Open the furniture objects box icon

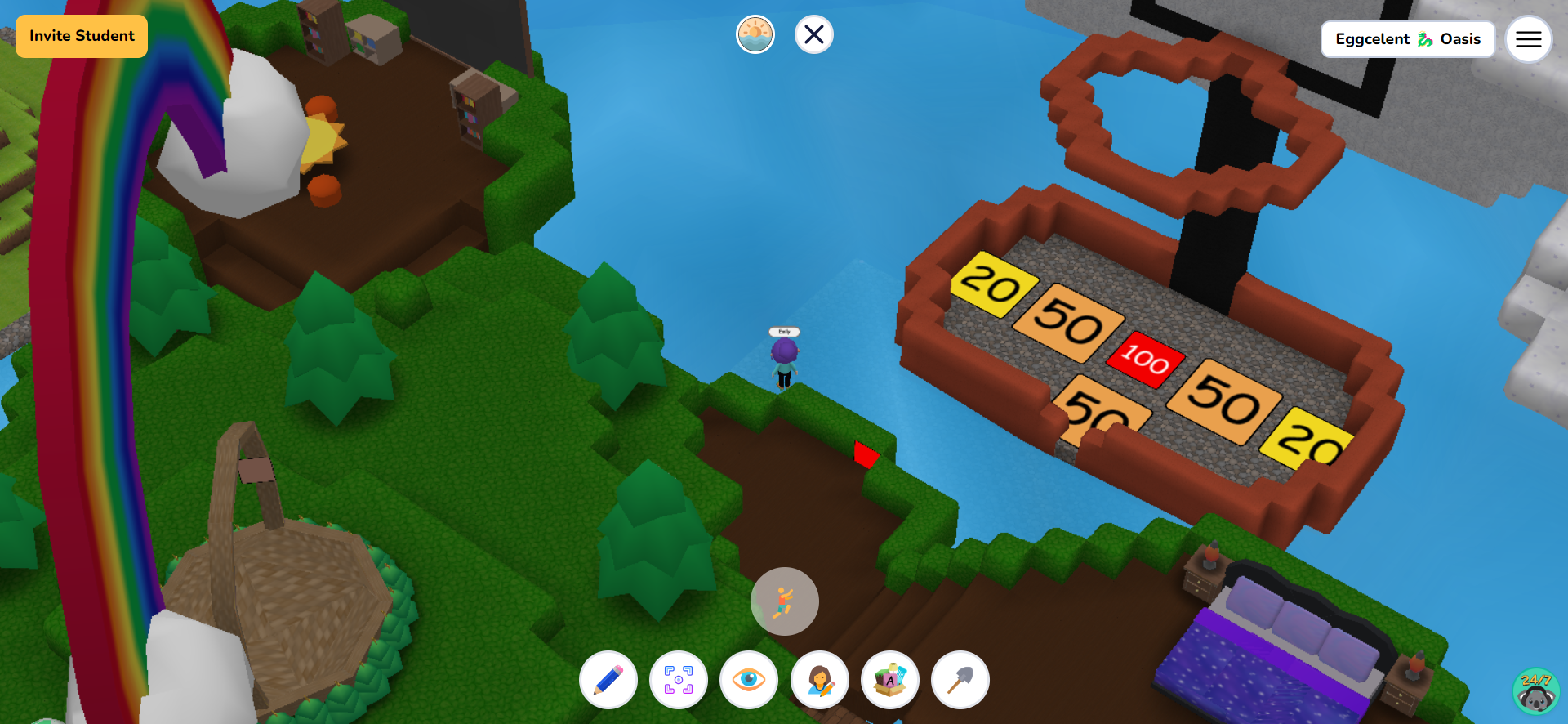[x=889, y=680]
